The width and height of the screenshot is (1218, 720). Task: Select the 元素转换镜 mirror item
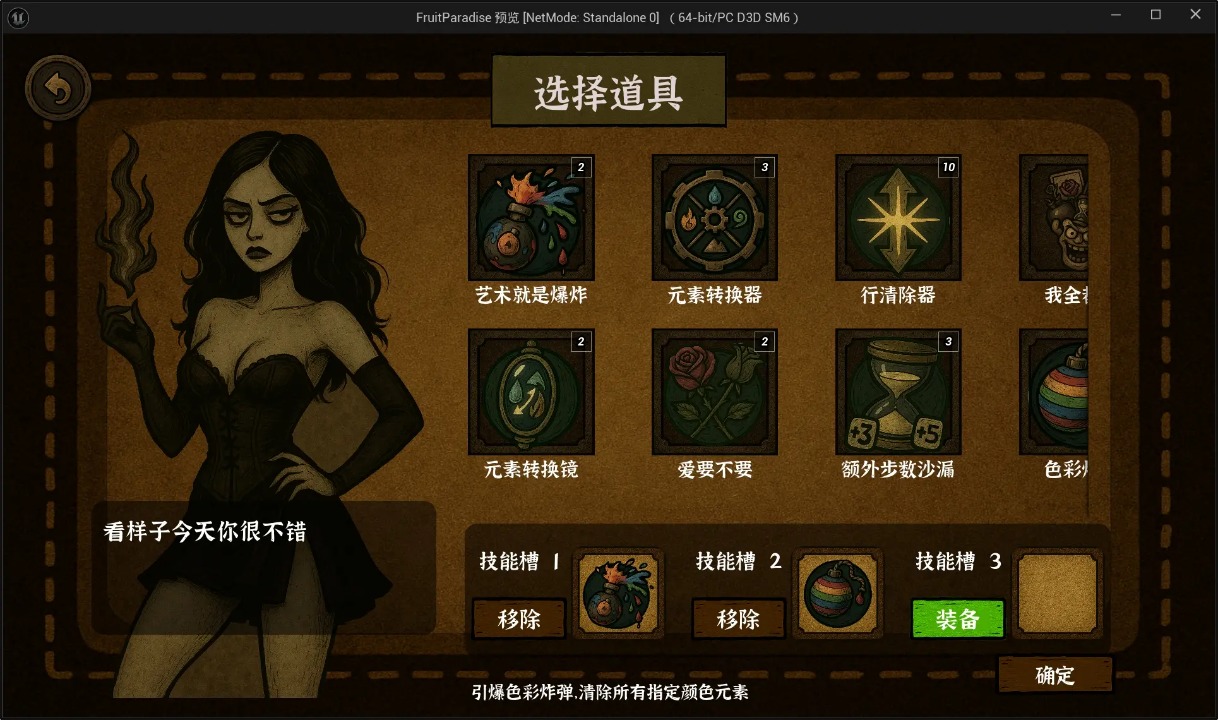(531, 392)
